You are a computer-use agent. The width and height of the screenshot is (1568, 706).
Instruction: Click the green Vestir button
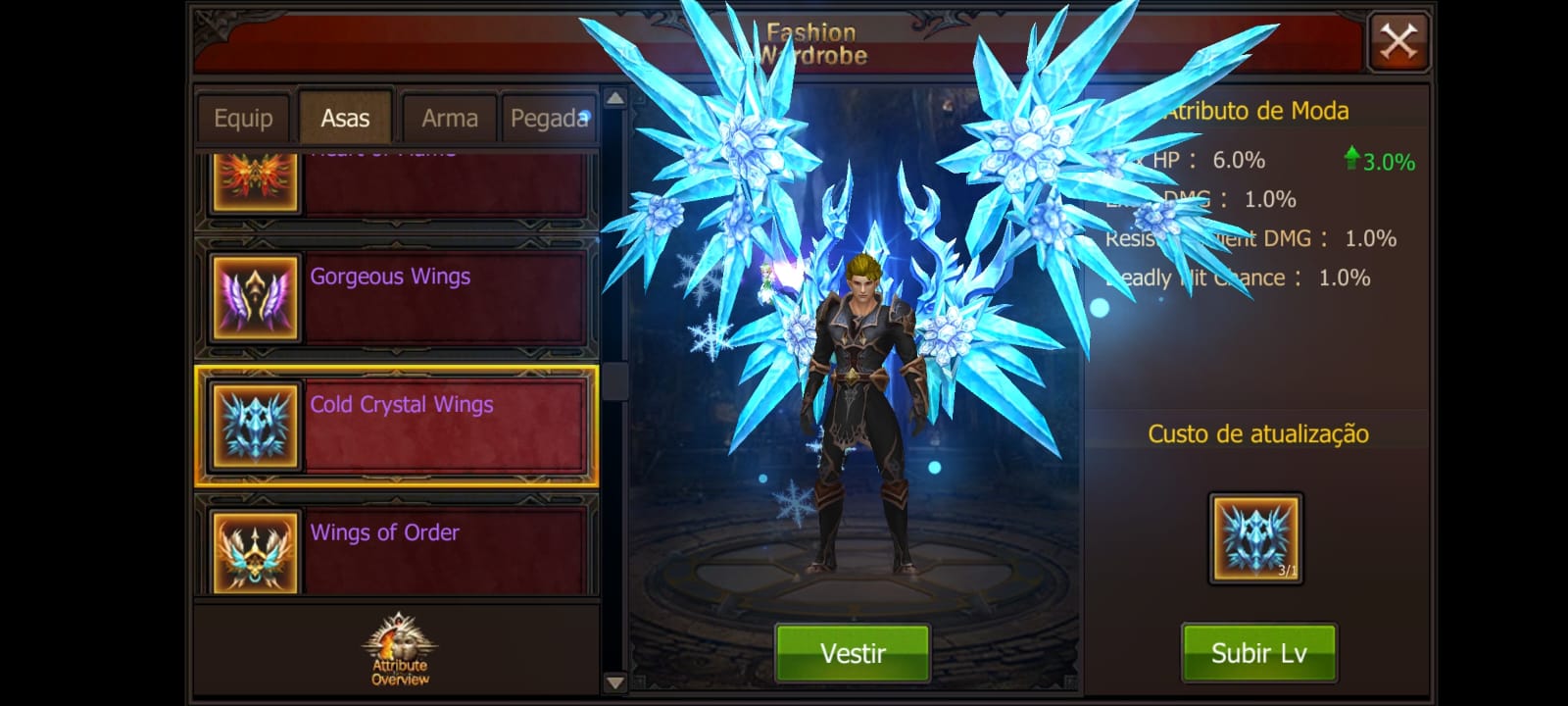click(x=852, y=653)
